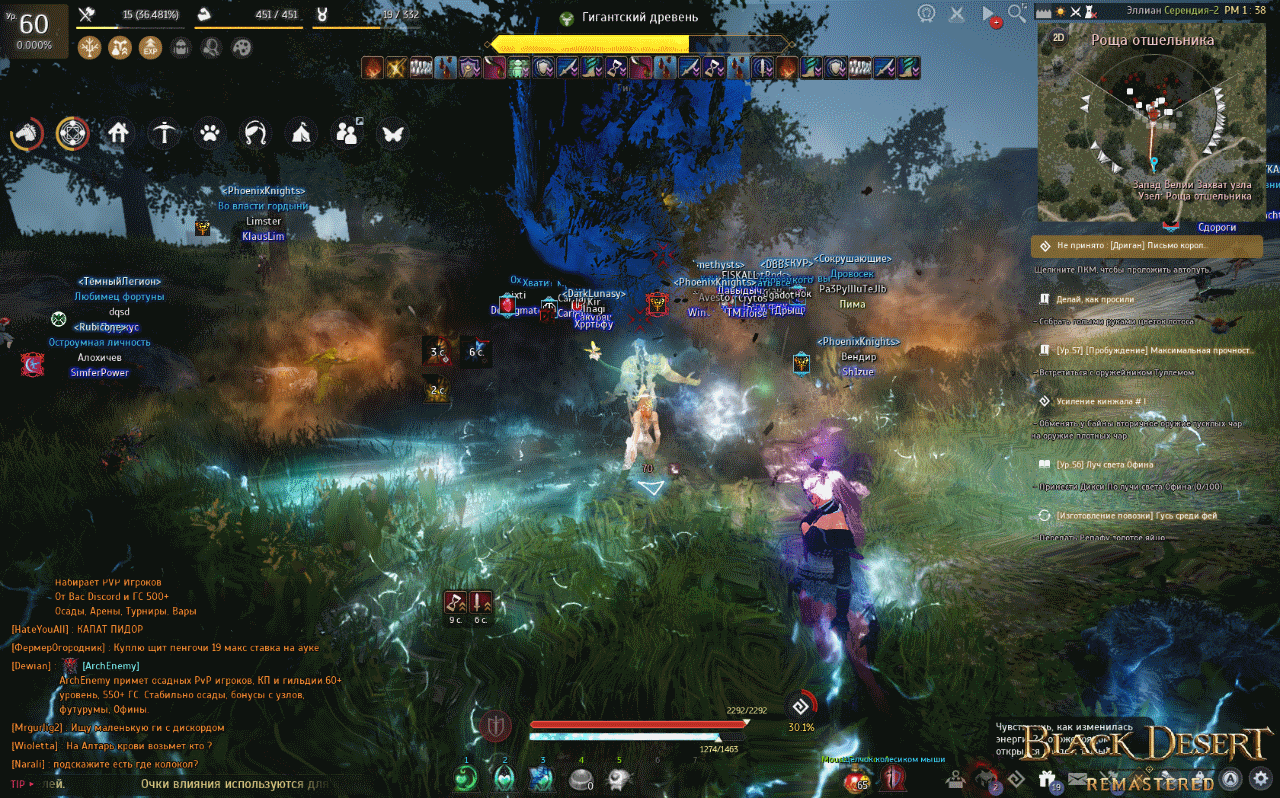1280x798 pixels.
Task: Open the gear settings icon
Action: (x=1262, y=778)
